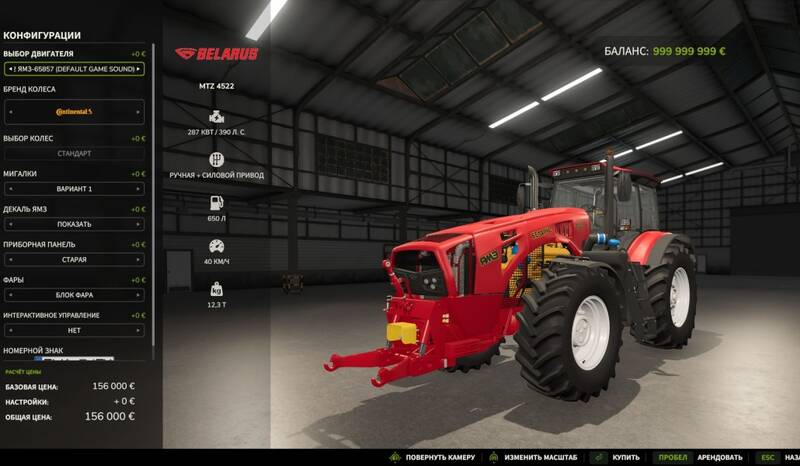This screenshot has width=800, height=466.
Task: Step ФАРЫ back from БЛОК ФАРА
Action: pyautogui.click(x=9, y=295)
